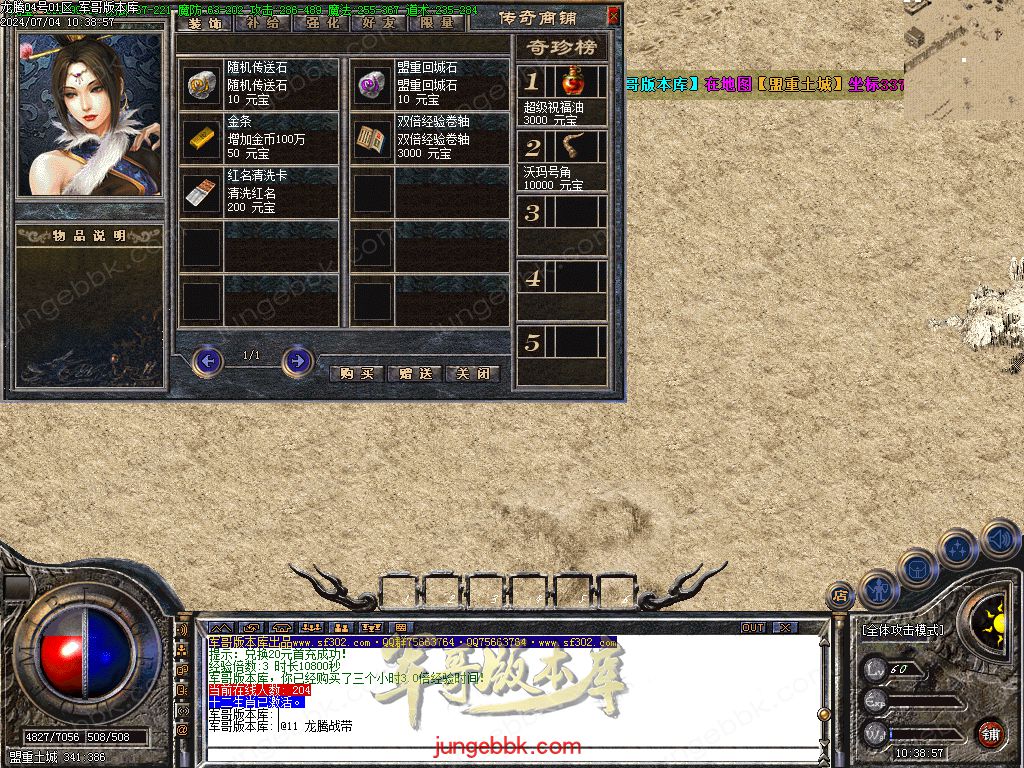Viewport: 1024px width, 768px height.
Task: Go to the next shop page
Action: tap(297, 360)
